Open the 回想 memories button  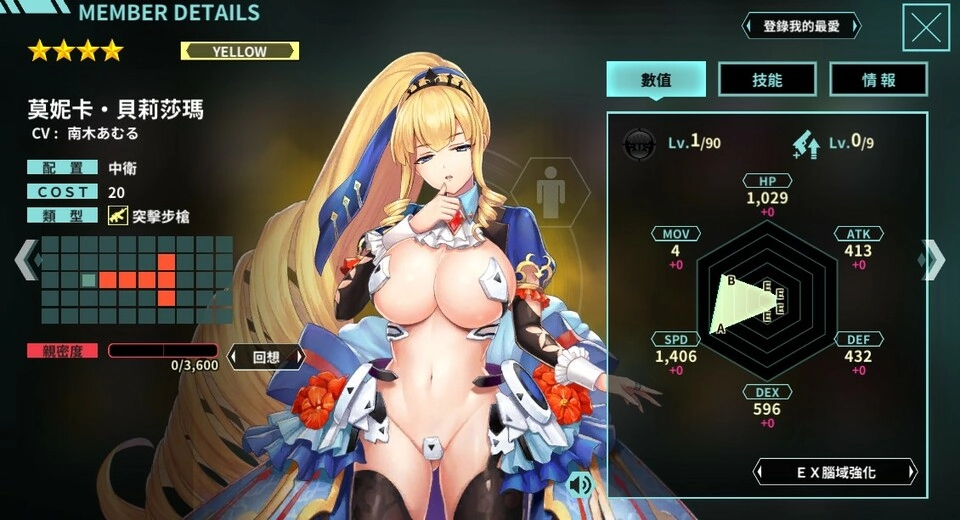pyautogui.click(x=265, y=356)
